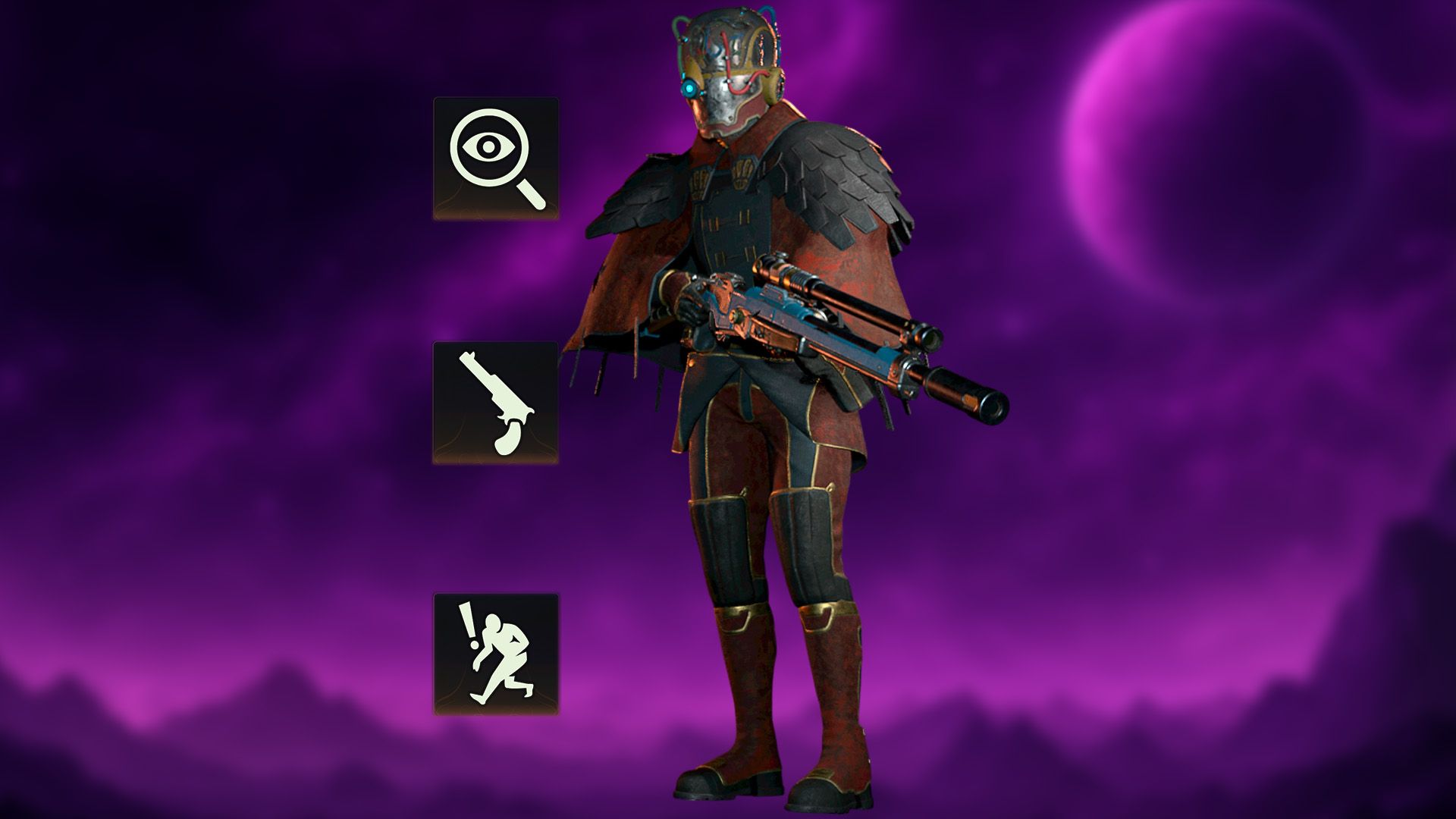Select the topmost of the three ability icons

coord(497,159)
